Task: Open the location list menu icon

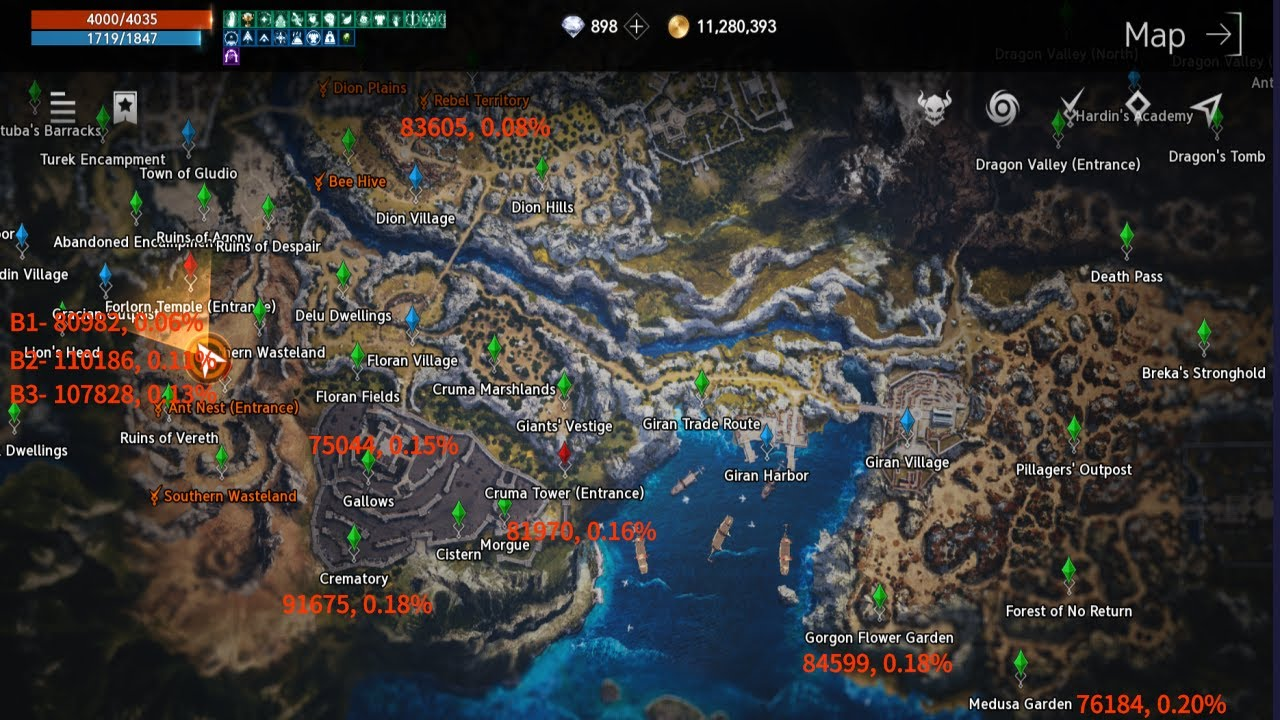Action: [62, 107]
